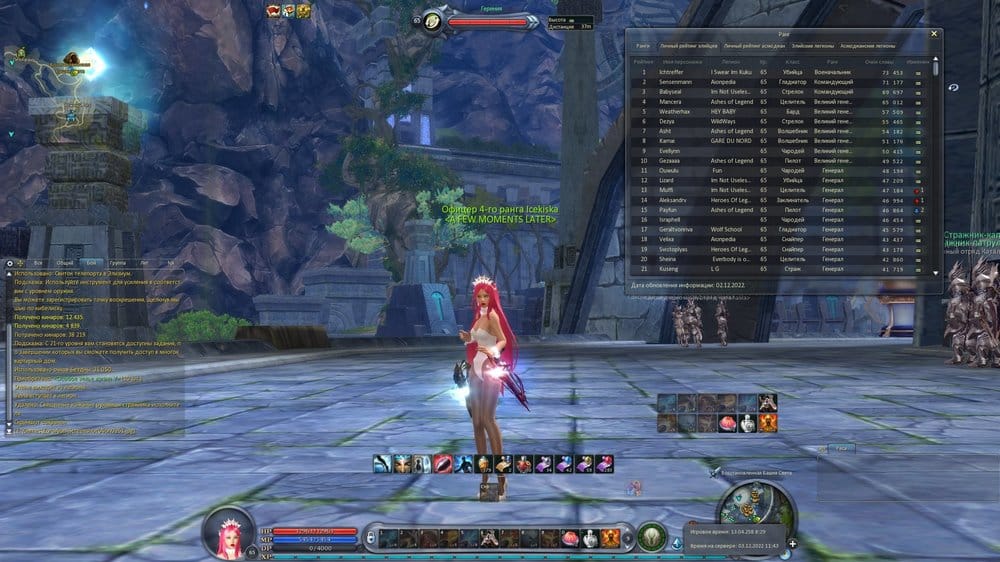Image resolution: width=1000 pixels, height=562 pixels.
Task: Open the round green emblem menu button
Action: pos(651,537)
